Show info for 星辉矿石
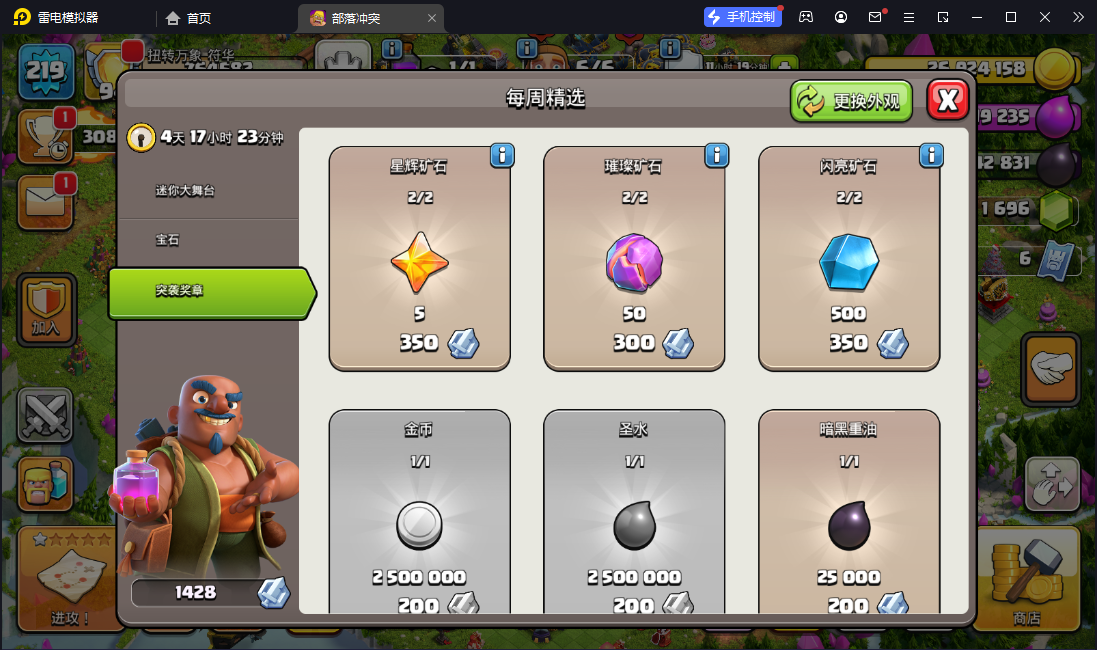The height and width of the screenshot is (650, 1097). (x=502, y=155)
